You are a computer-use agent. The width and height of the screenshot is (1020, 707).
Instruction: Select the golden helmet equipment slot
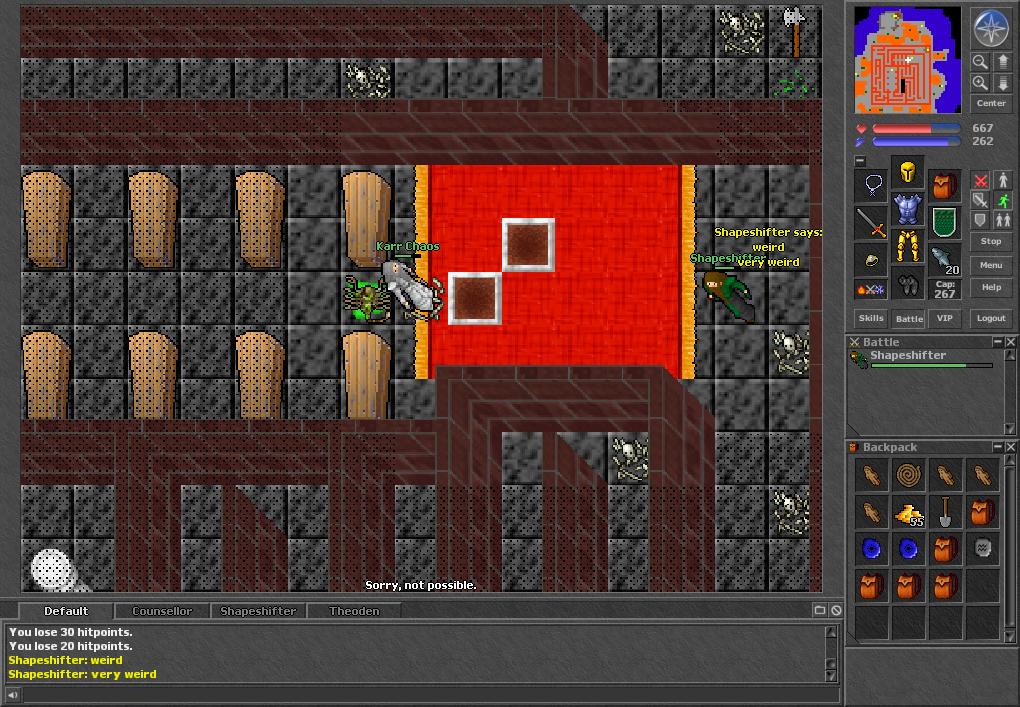pyautogui.click(x=908, y=174)
